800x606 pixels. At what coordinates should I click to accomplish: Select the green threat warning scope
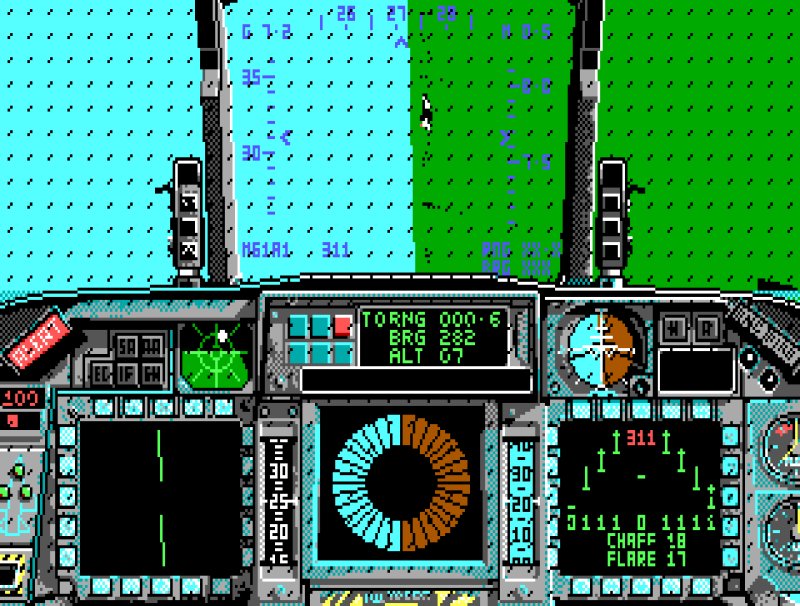click(x=217, y=354)
